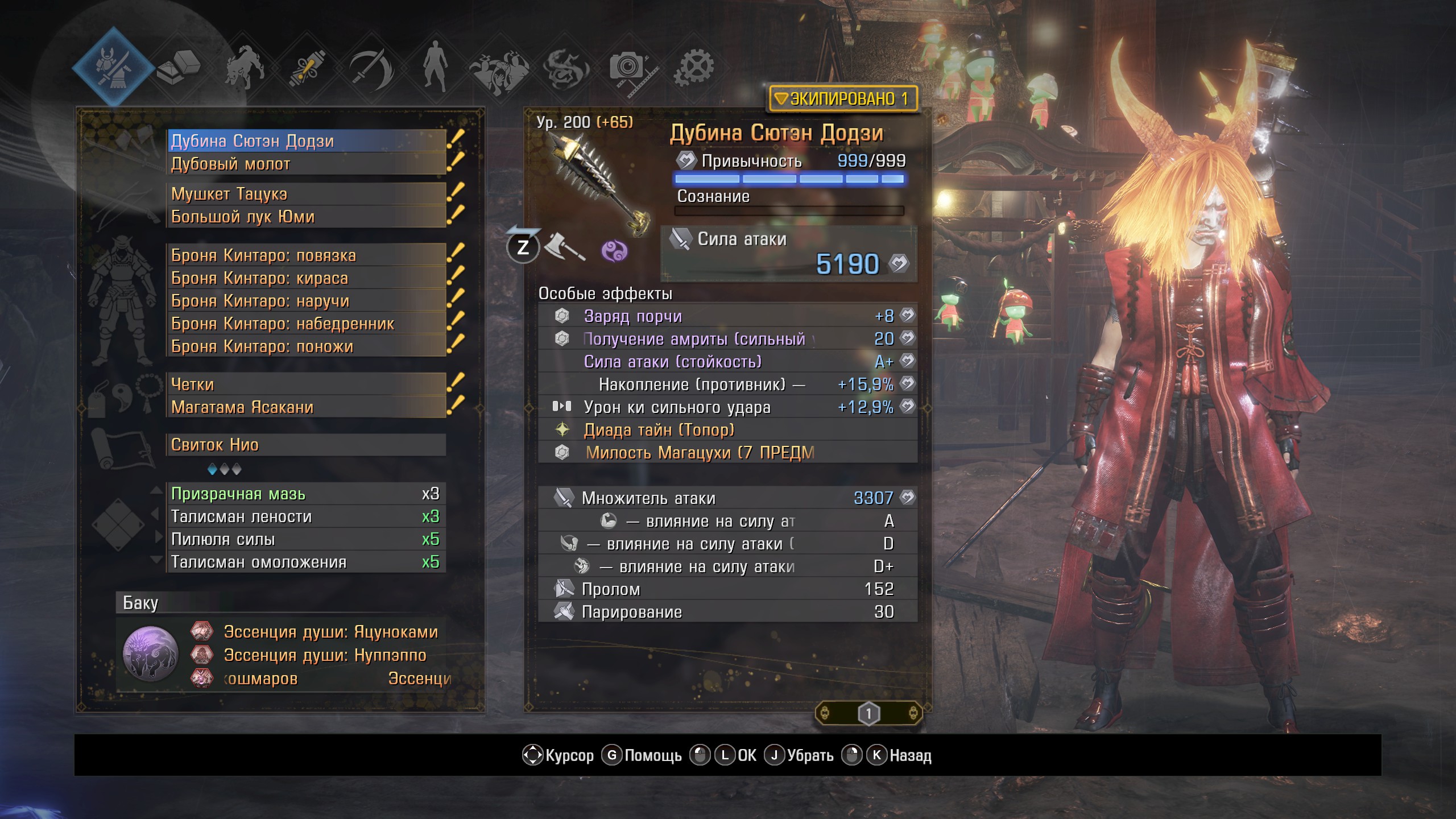
Task: Choose the Дубовый молот weapon slot
Action: pos(307,164)
